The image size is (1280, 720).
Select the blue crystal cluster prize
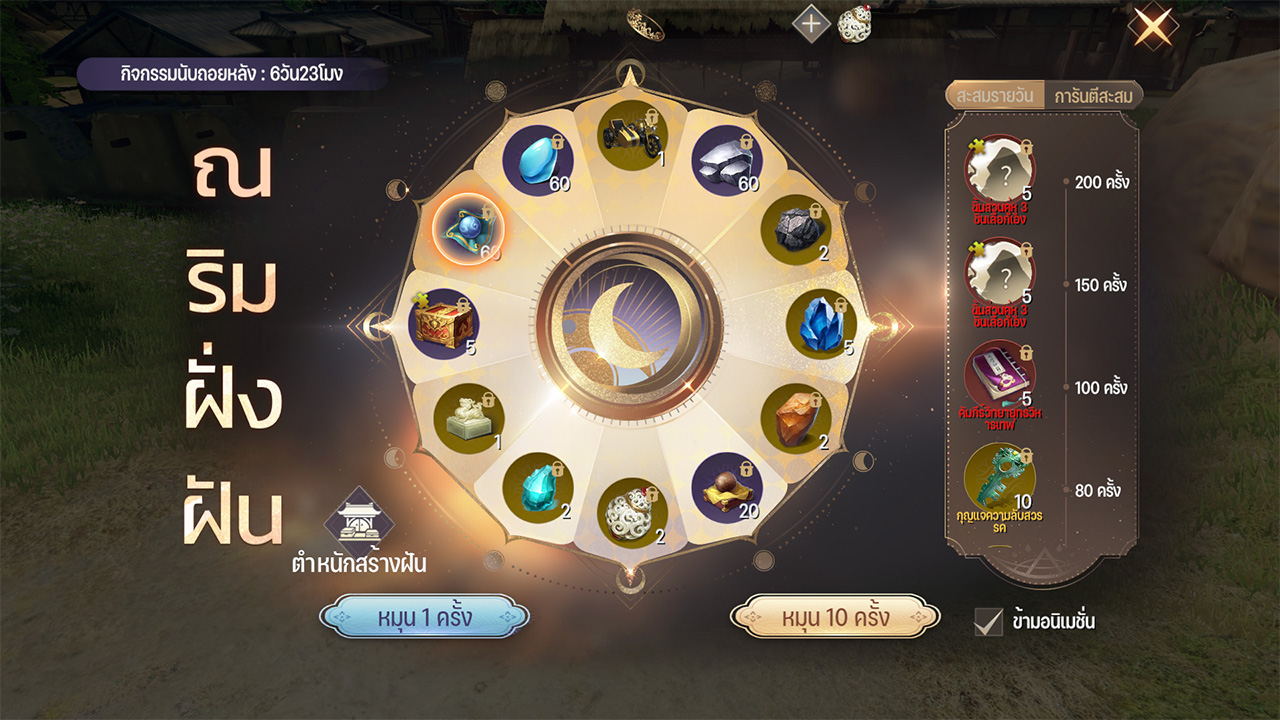point(821,323)
